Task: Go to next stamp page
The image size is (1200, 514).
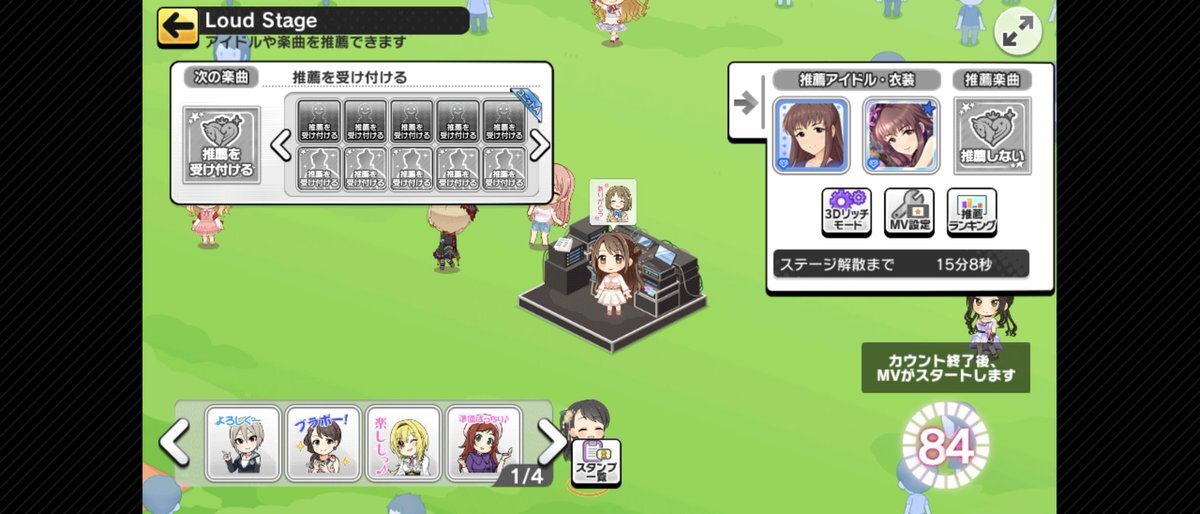Action: (x=551, y=440)
